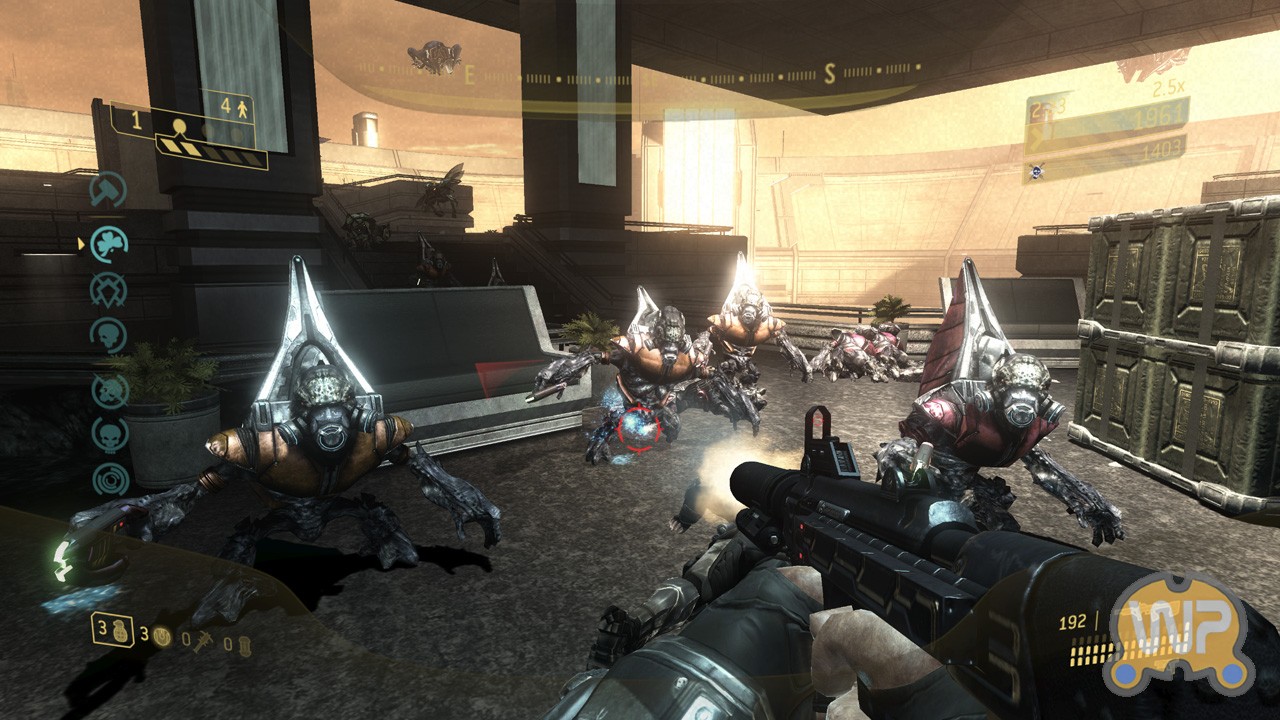Click the compass heading strip
Screen dimensions: 1280x720
pyautogui.click(x=640, y=76)
